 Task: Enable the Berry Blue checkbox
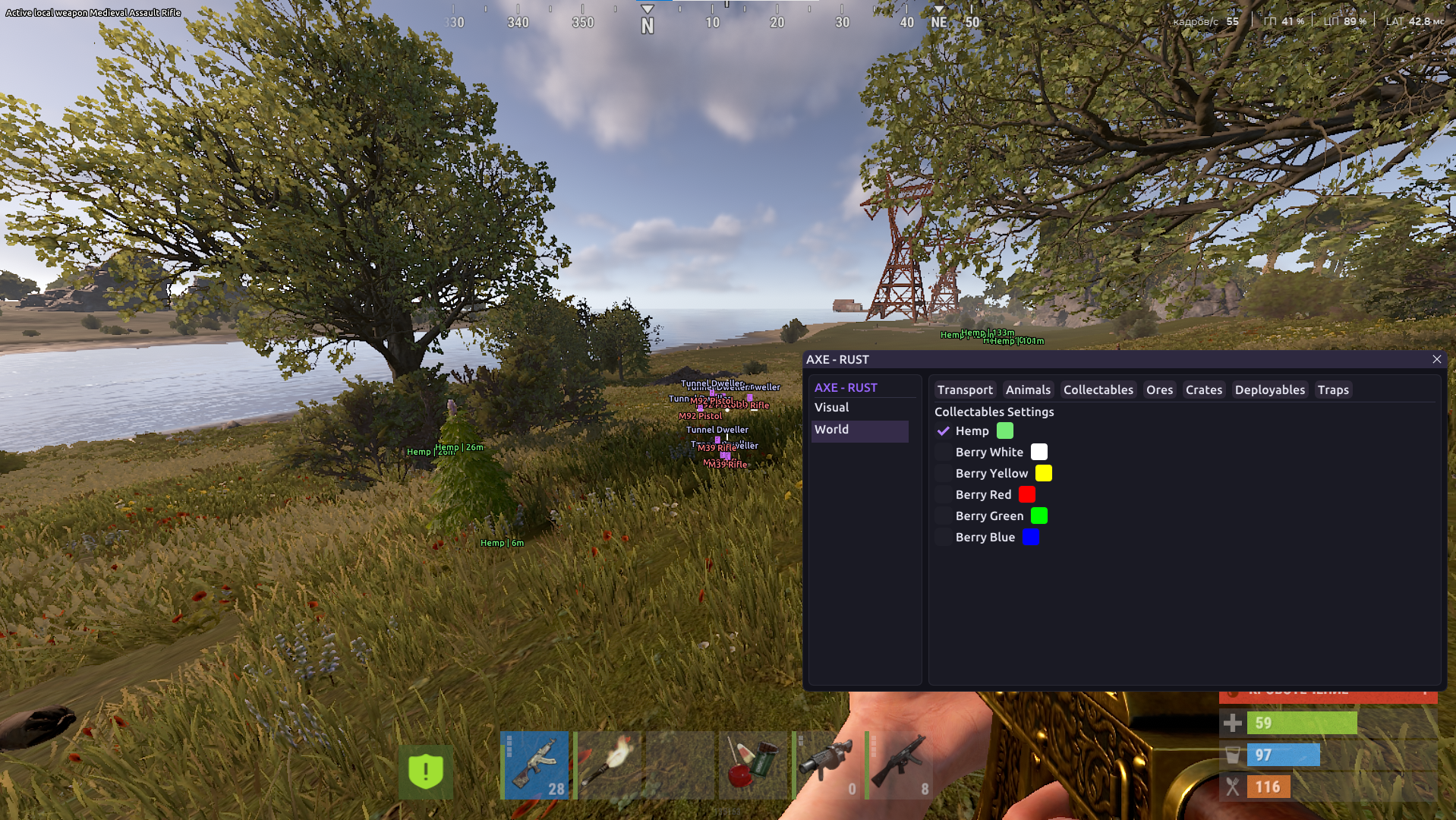(x=942, y=537)
